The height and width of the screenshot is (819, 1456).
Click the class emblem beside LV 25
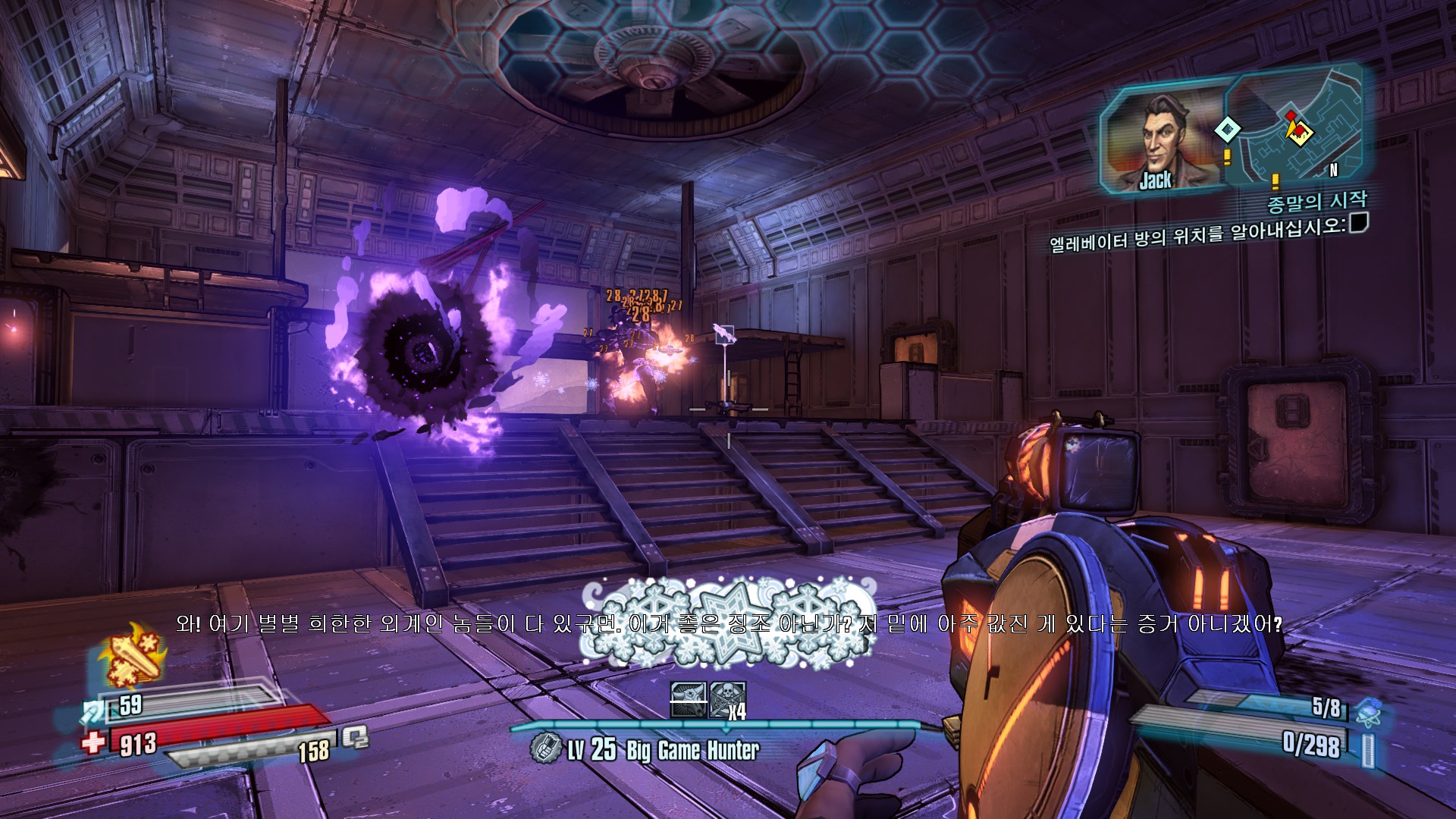[545, 749]
